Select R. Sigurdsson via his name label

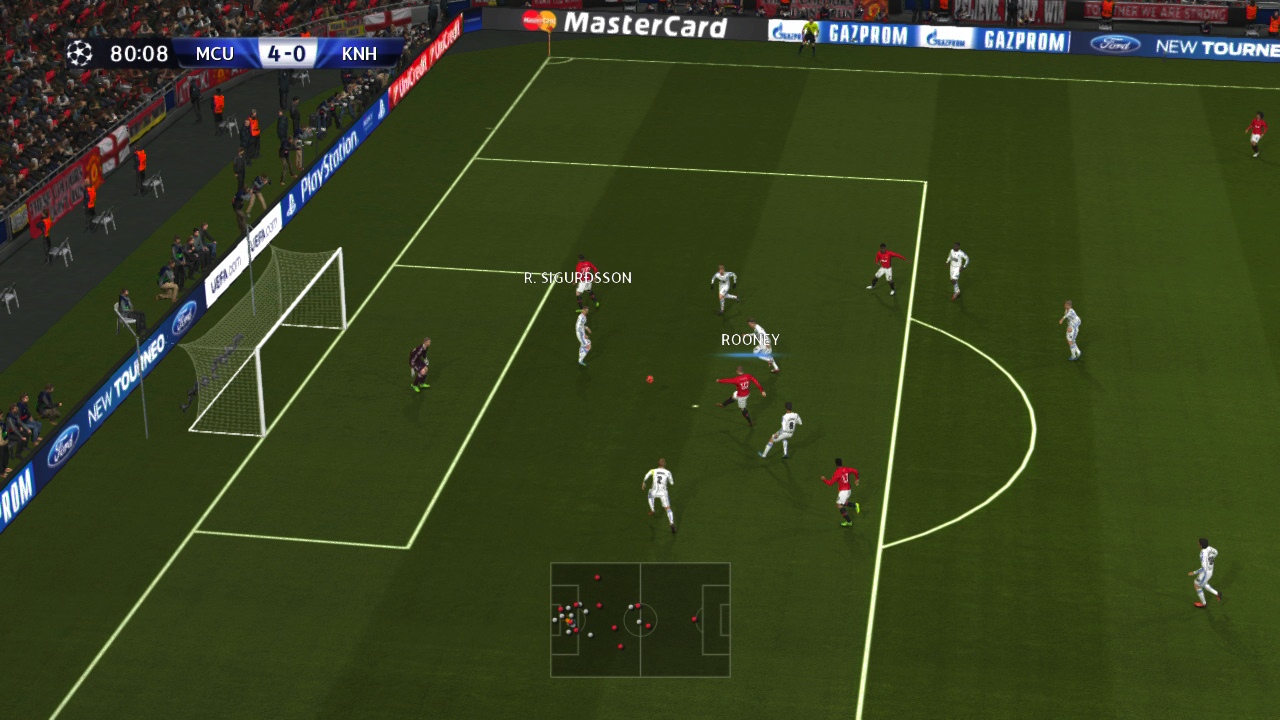click(x=578, y=277)
